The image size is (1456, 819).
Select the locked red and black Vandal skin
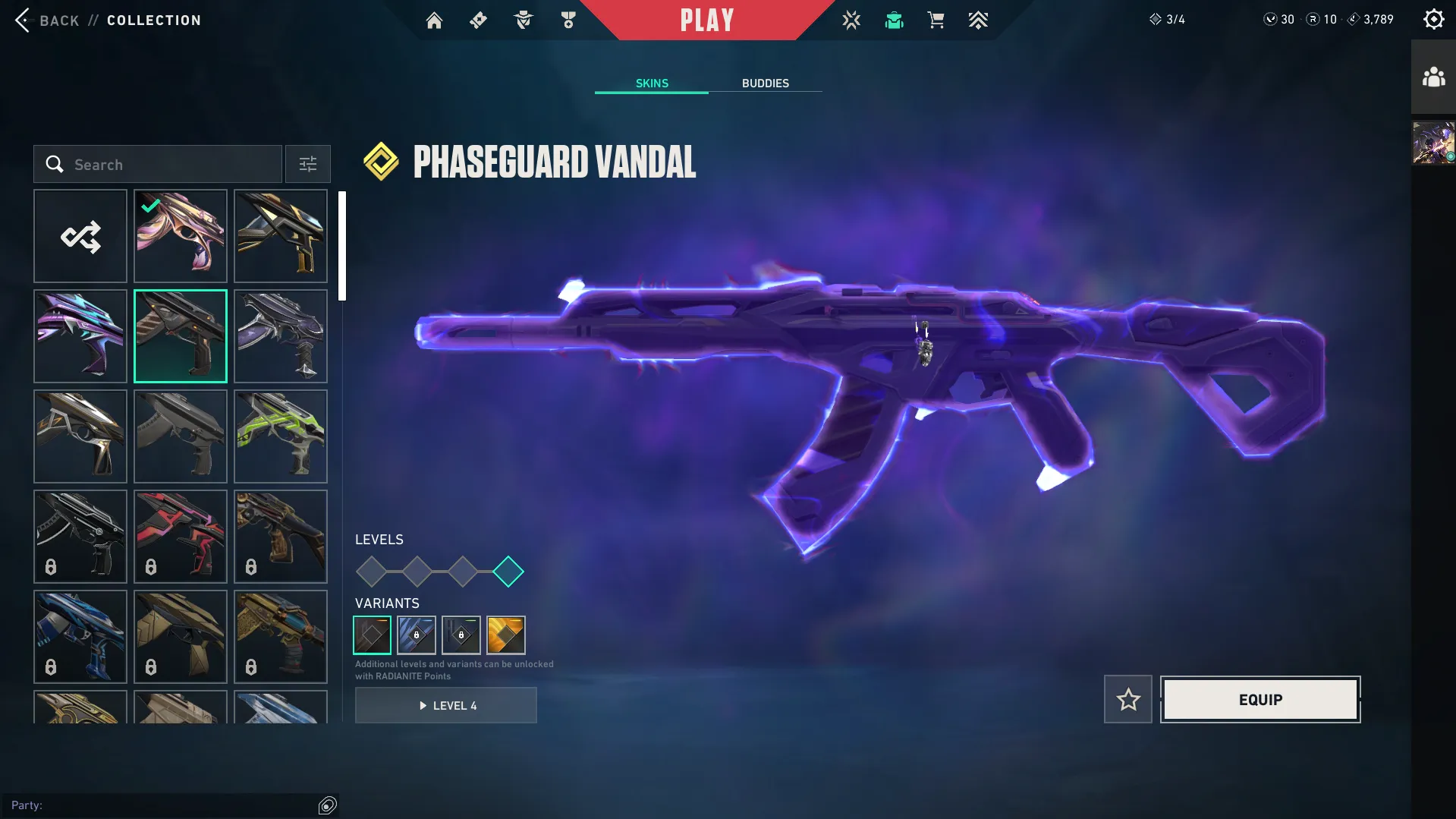181,537
